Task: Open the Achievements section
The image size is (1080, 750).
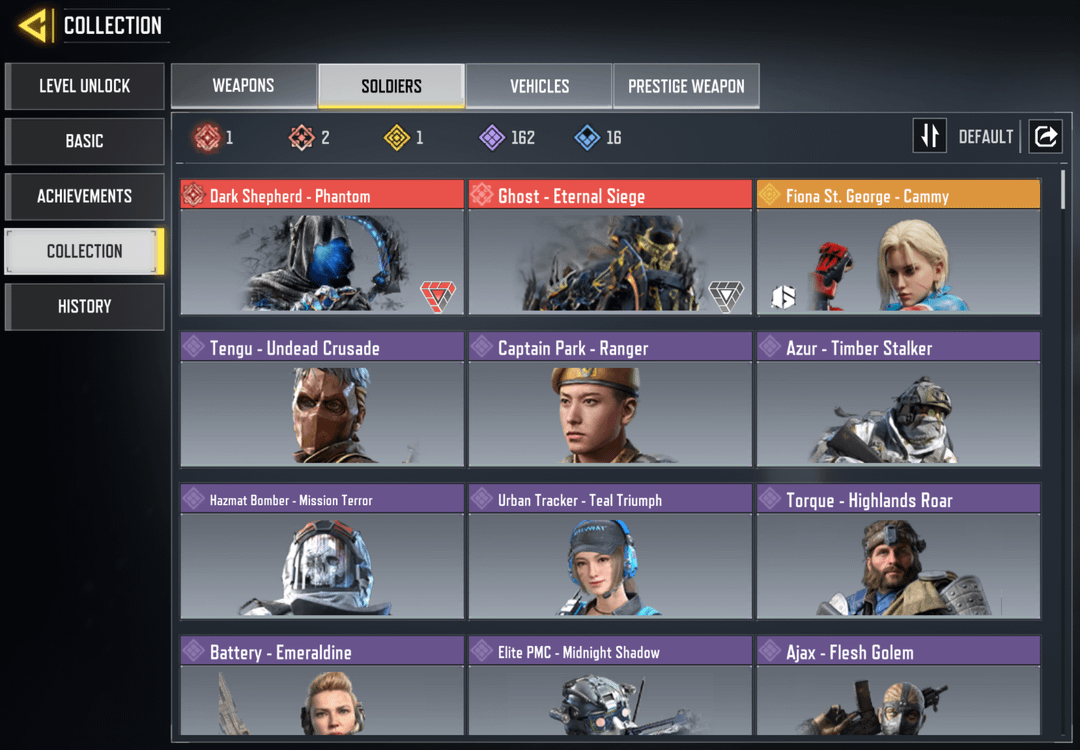Action: pyautogui.click(x=85, y=196)
